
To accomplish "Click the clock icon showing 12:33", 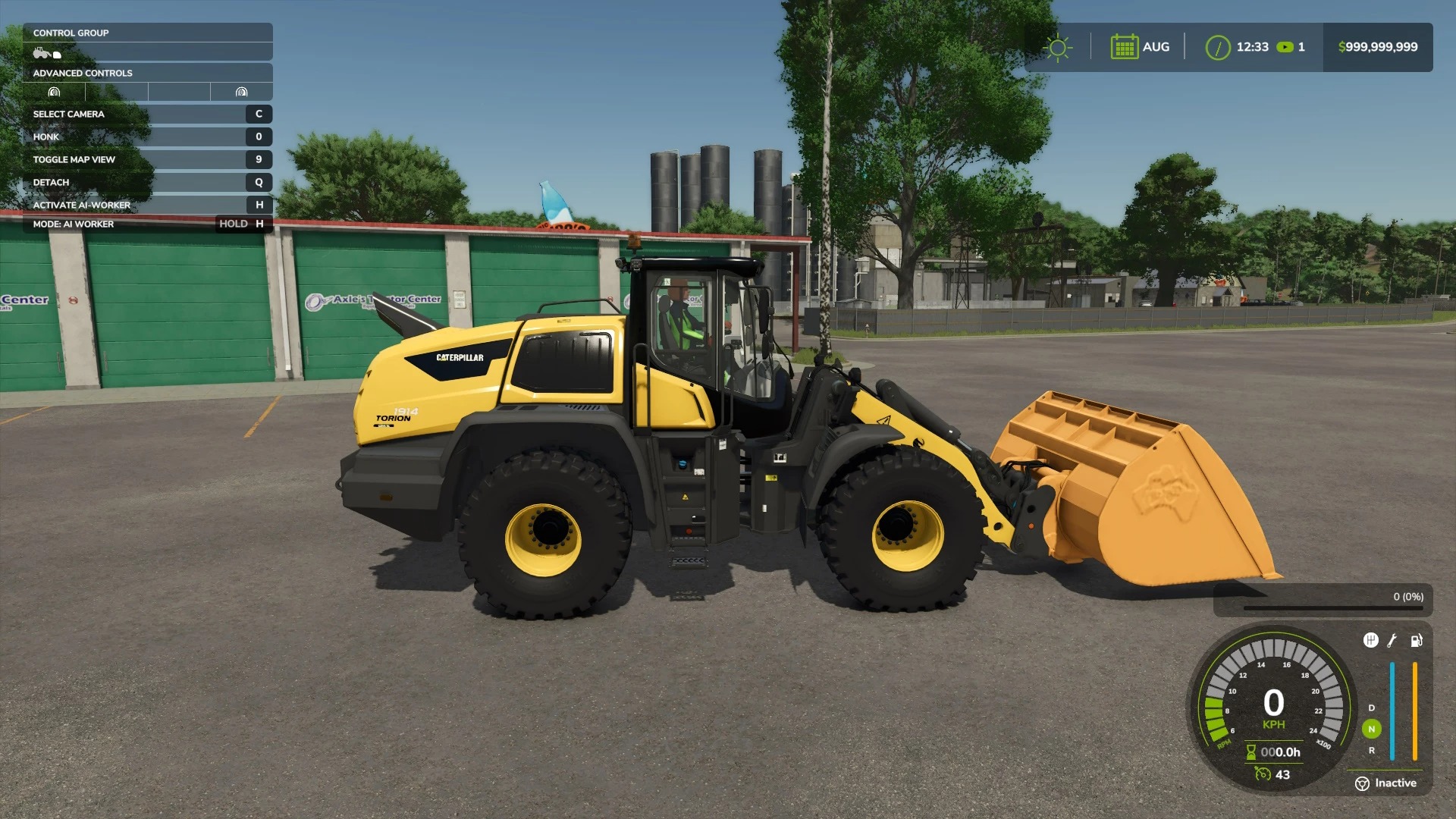I will tap(1218, 47).
